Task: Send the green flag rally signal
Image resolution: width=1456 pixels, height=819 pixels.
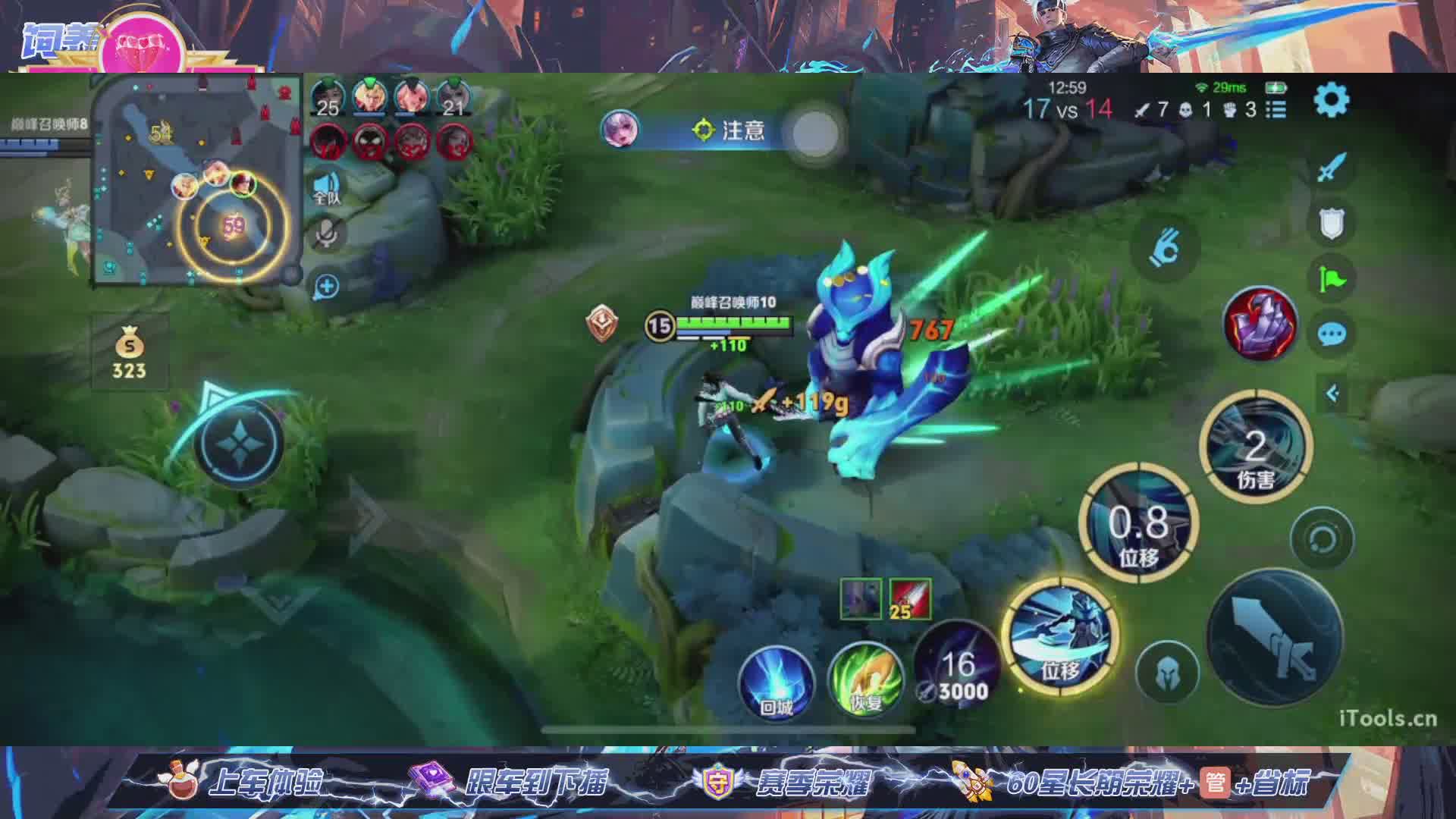Action: pyautogui.click(x=1332, y=279)
